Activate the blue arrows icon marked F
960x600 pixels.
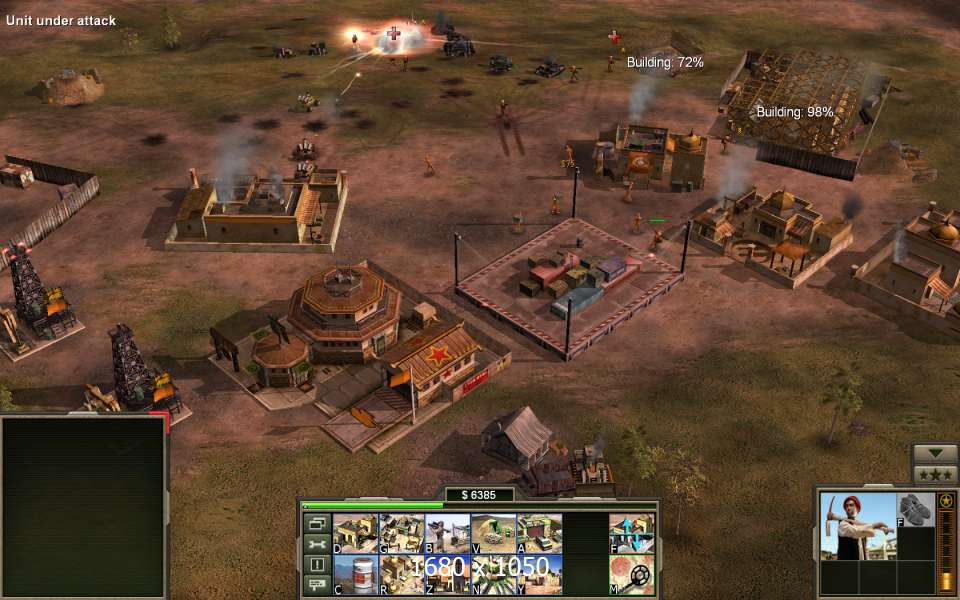click(x=632, y=534)
